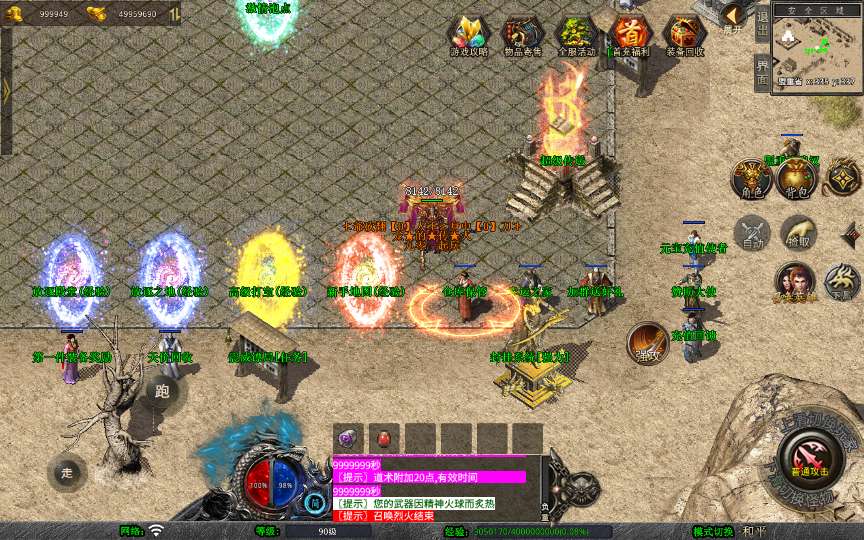Open the 角色 character sheet
Screen dimensions: 864x540
point(753,177)
